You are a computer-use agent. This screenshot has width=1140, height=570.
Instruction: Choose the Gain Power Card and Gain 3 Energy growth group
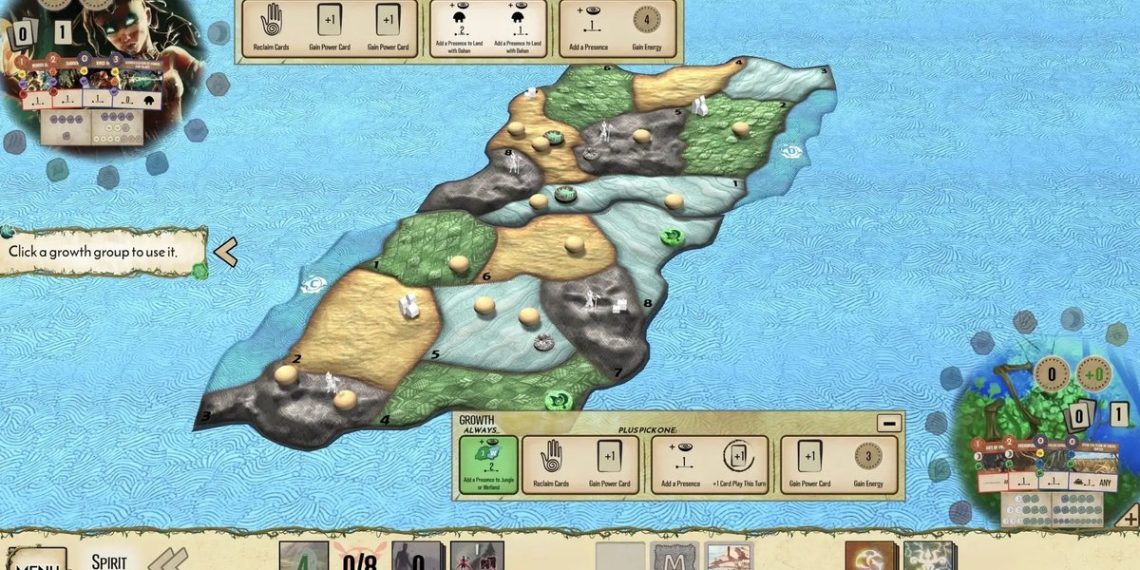(839, 465)
